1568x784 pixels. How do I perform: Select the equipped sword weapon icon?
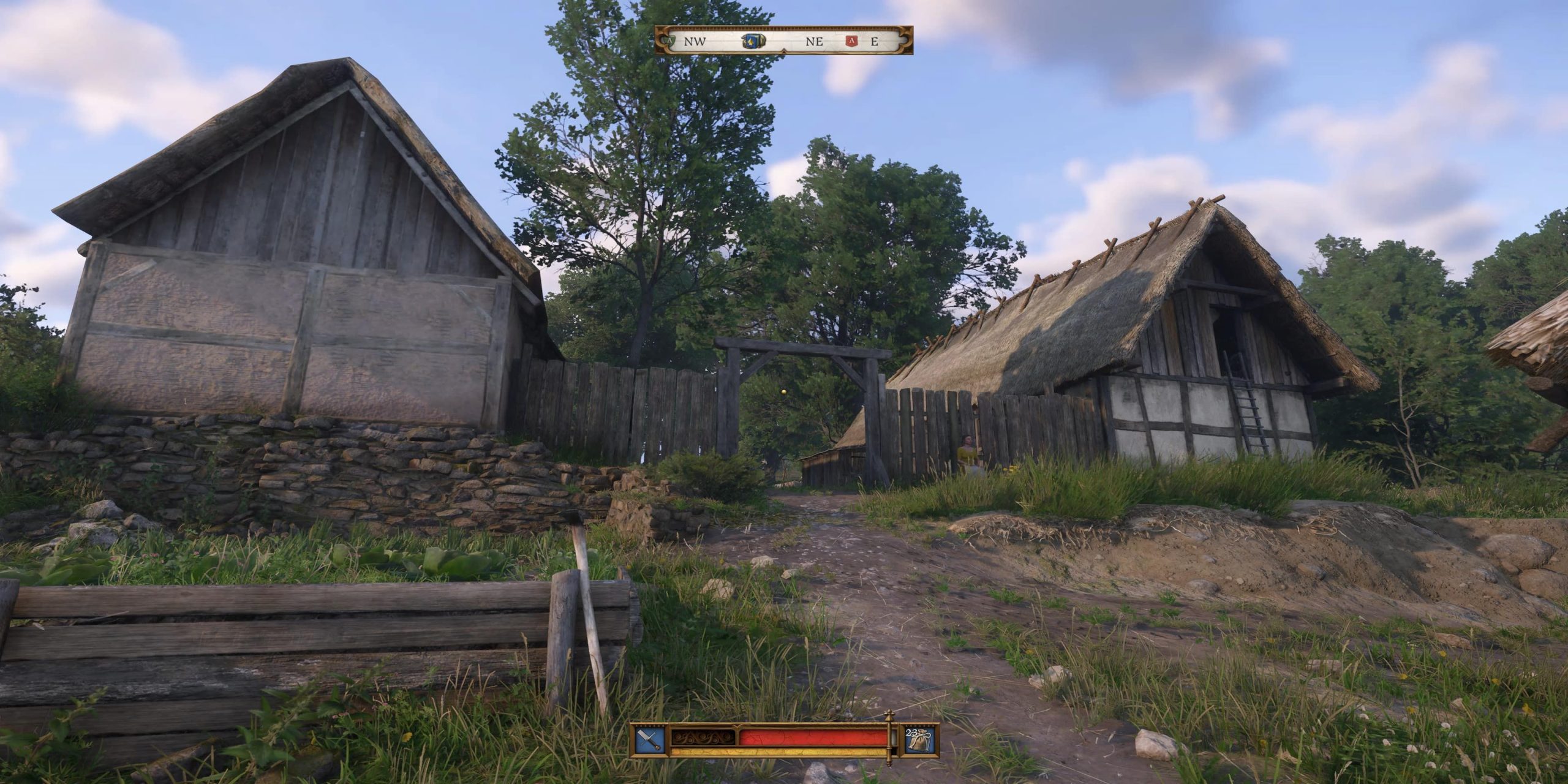pos(650,741)
